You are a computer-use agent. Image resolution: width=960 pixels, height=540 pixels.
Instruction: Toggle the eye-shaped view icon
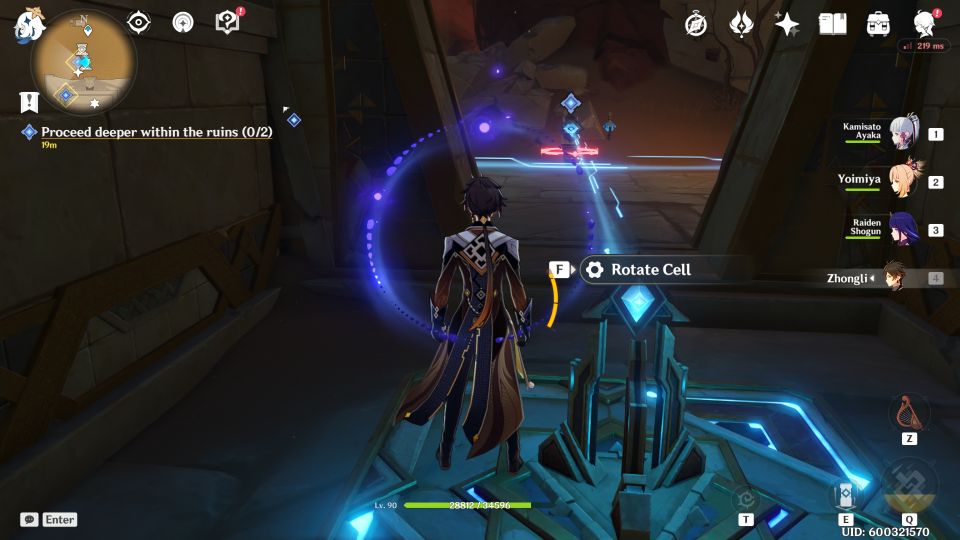click(x=138, y=22)
